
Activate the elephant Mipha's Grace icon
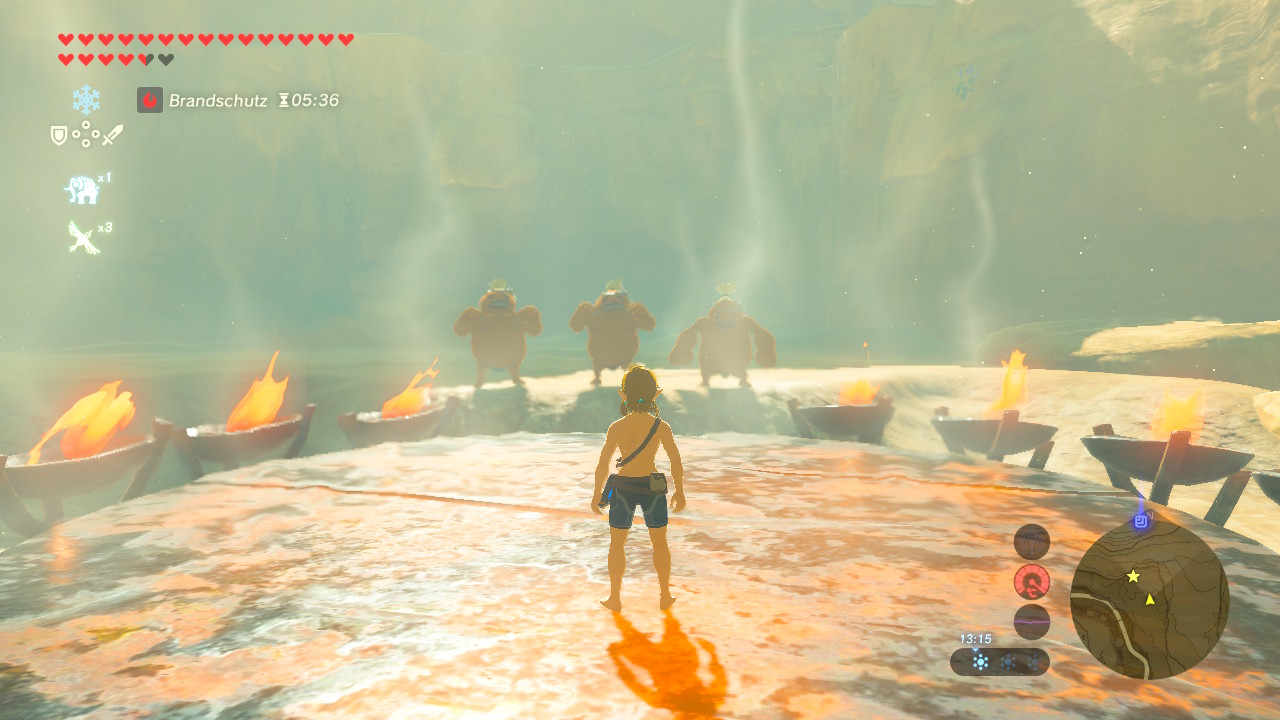pos(82,189)
